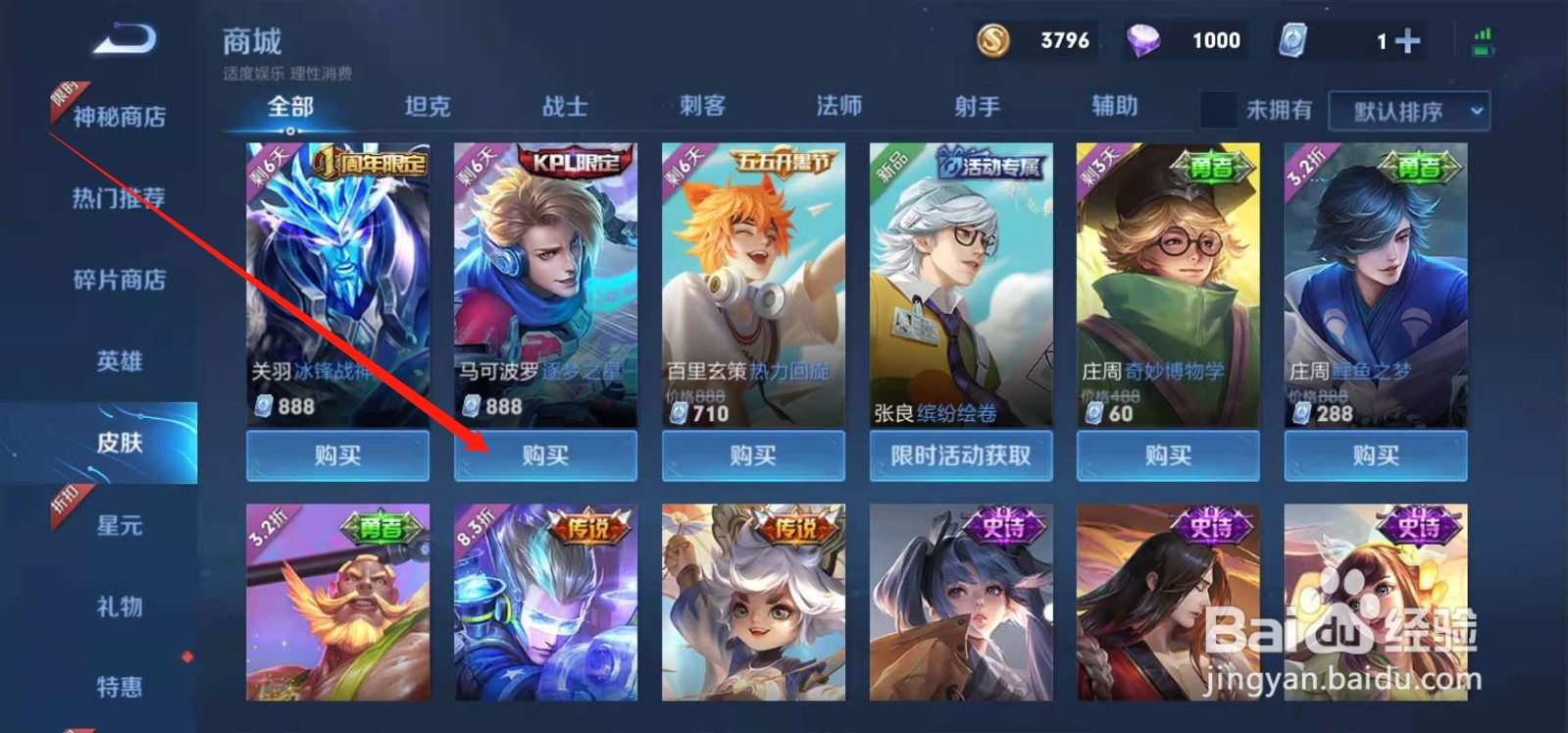Purchase the 关羽冰锋战神 skin with 购买
Screen dimensions: 1568x733
click(x=337, y=455)
